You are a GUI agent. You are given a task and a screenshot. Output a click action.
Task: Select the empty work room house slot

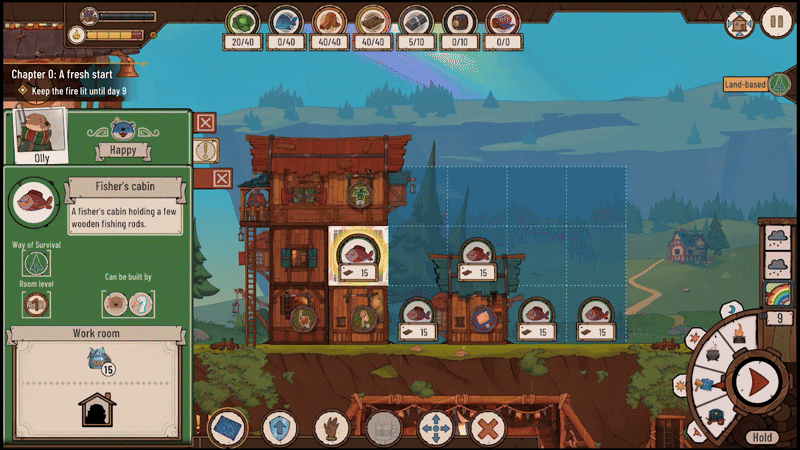pyautogui.click(x=96, y=411)
